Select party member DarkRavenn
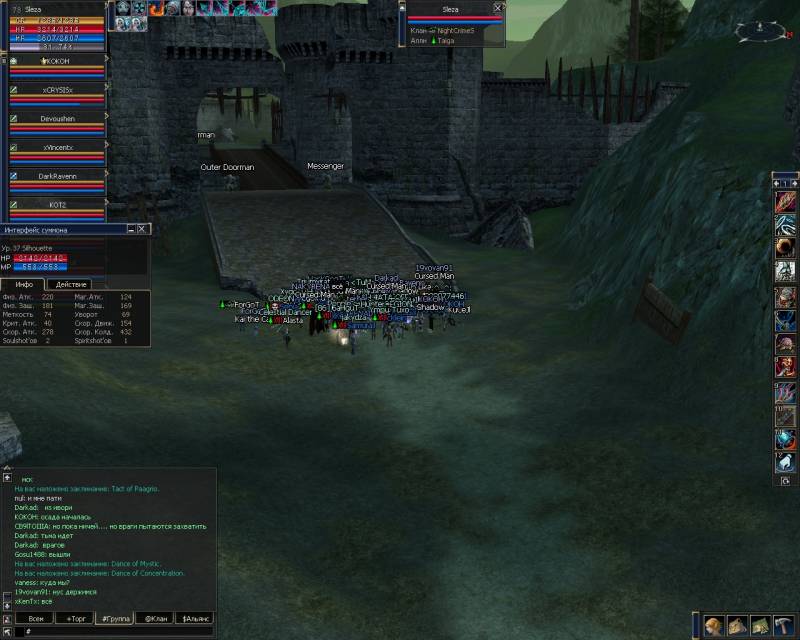This screenshot has height=640, width=800. (x=57, y=176)
